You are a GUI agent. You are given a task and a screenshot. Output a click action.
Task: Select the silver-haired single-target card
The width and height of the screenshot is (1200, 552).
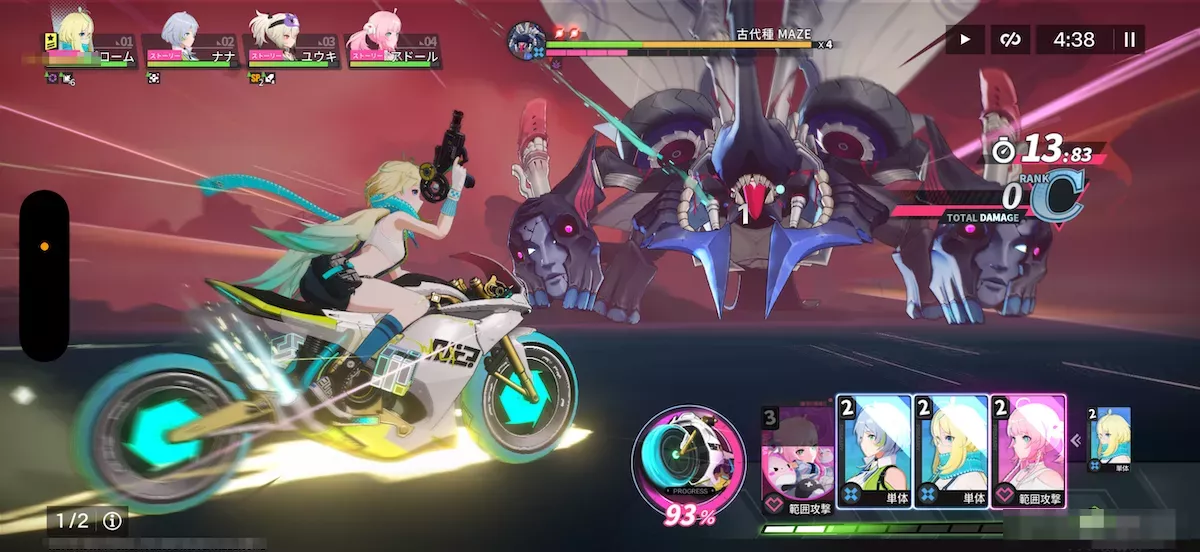874,452
